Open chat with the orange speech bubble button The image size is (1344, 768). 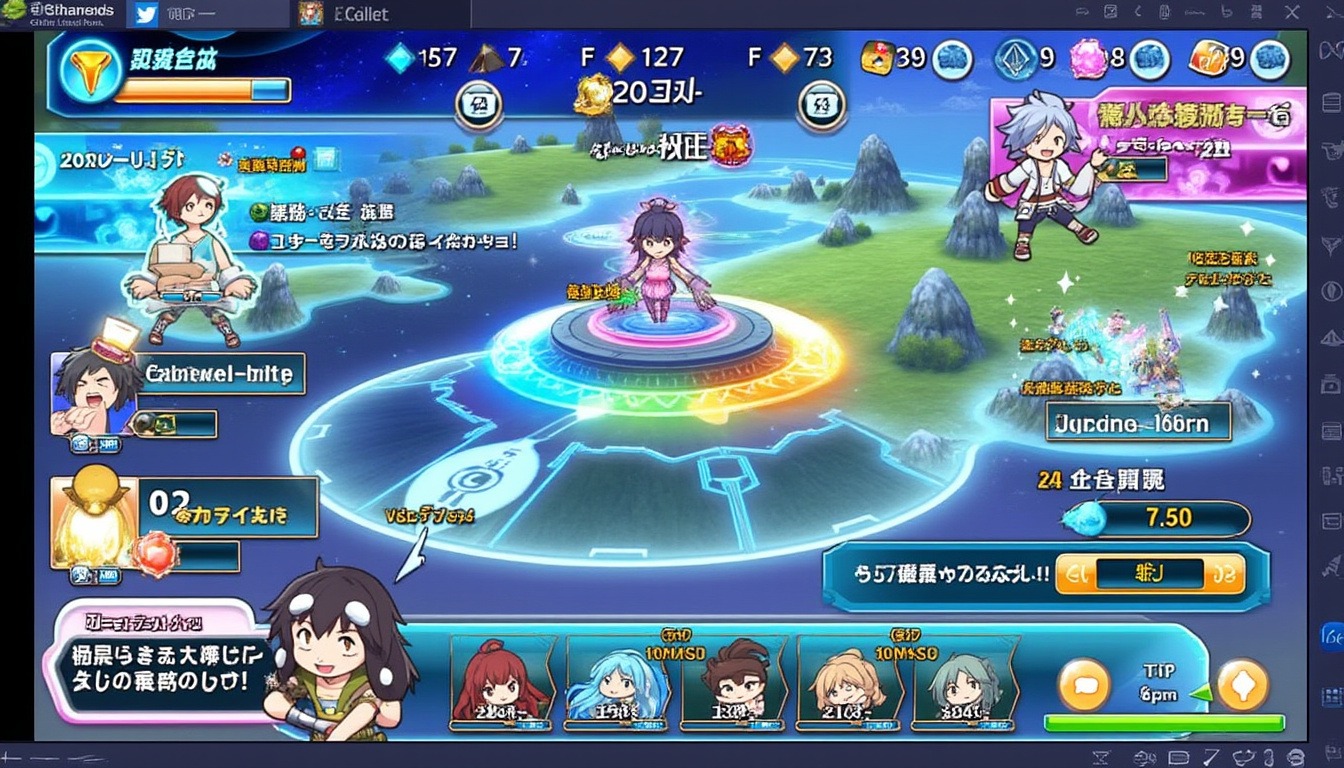tap(1084, 685)
